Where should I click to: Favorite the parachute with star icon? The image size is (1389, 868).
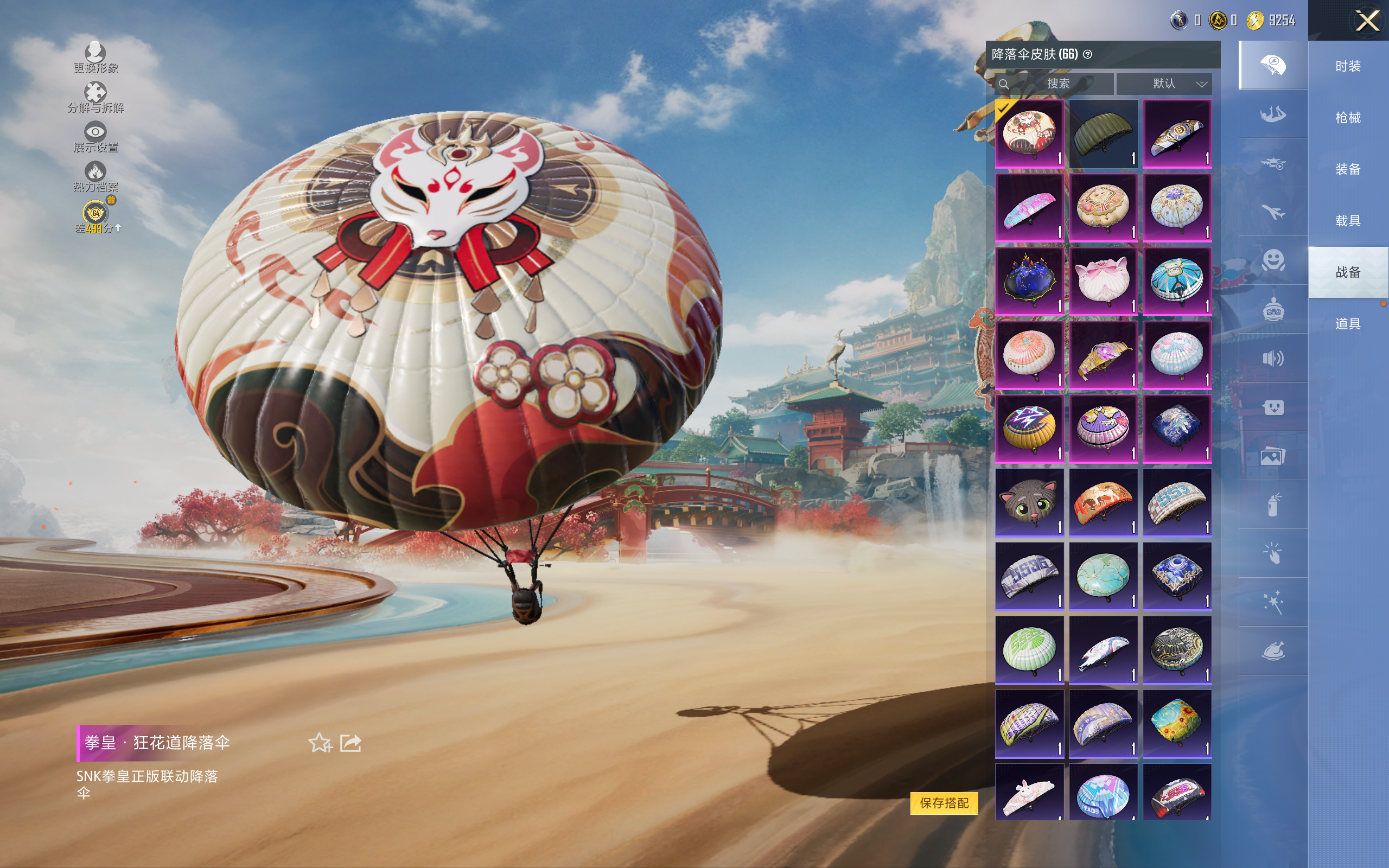(x=320, y=743)
